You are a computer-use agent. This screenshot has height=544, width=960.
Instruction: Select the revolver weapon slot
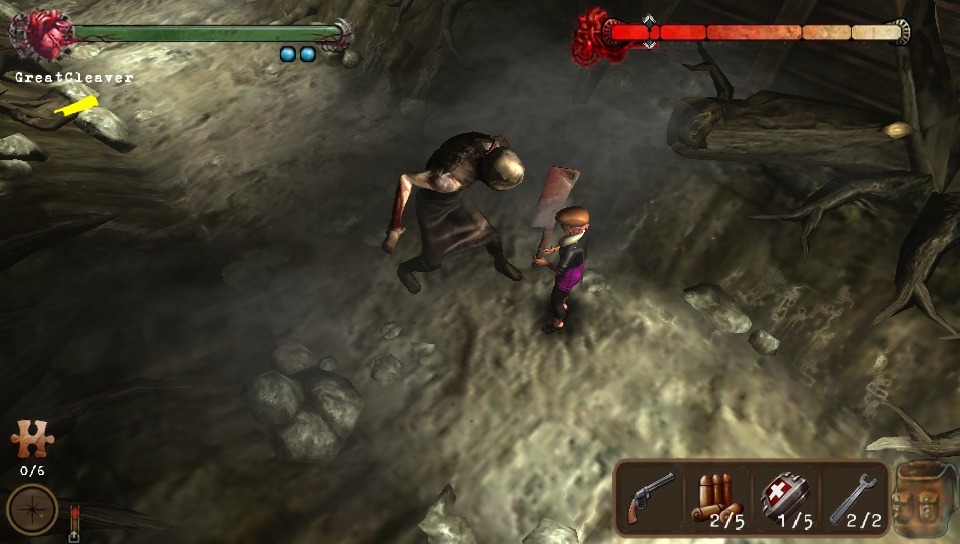649,497
